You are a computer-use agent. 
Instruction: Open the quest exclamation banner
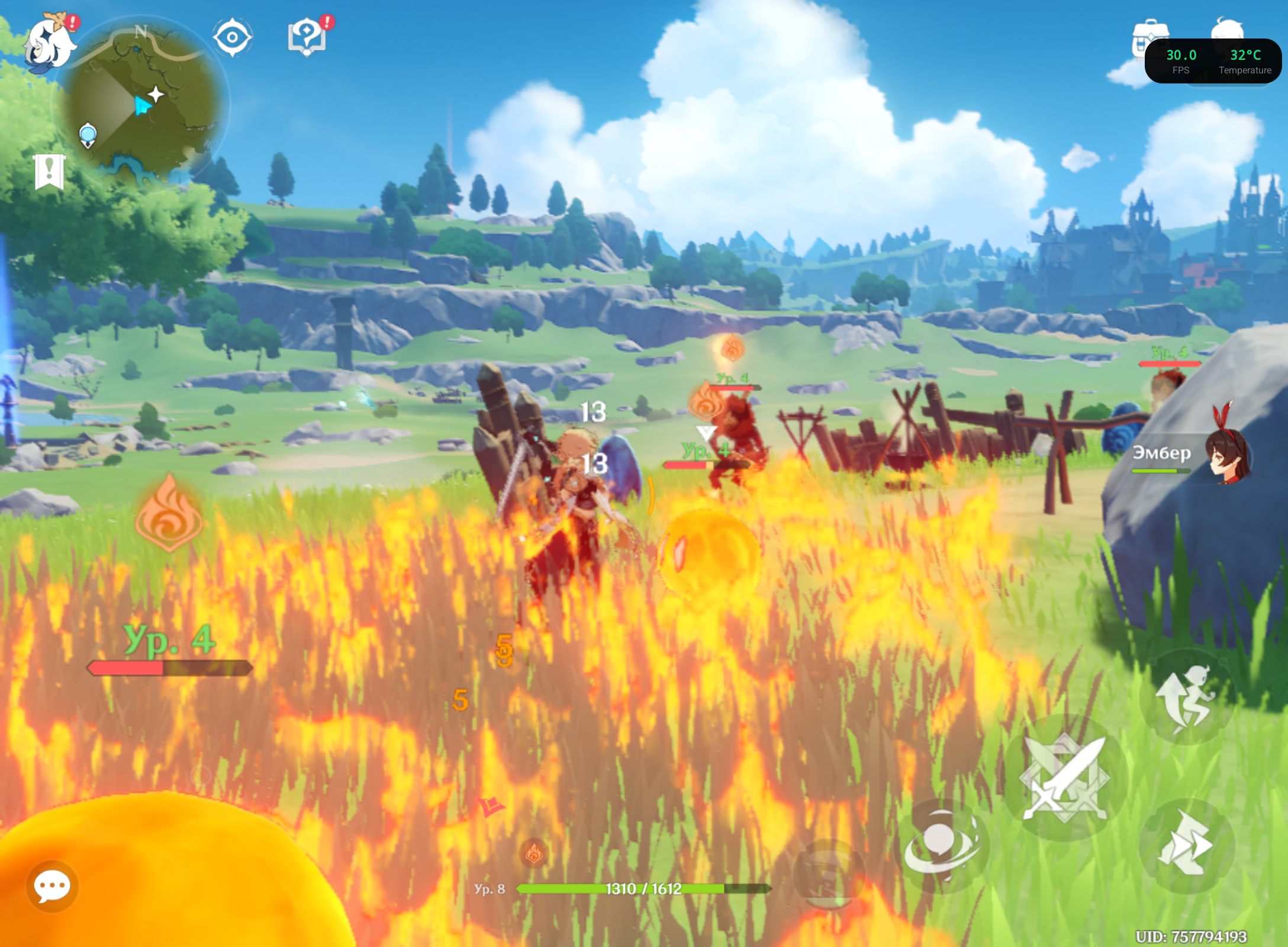pyautogui.click(x=49, y=172)
